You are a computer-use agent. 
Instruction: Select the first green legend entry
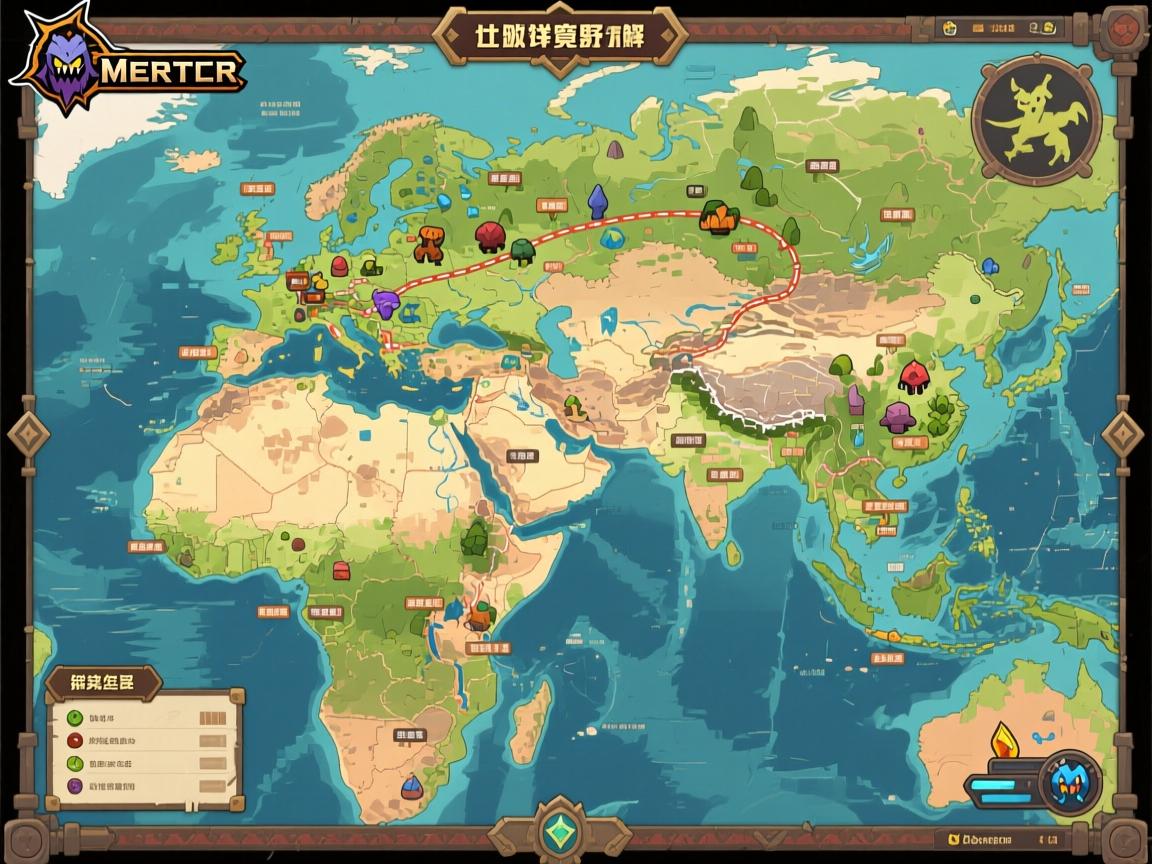click(74, 717)
